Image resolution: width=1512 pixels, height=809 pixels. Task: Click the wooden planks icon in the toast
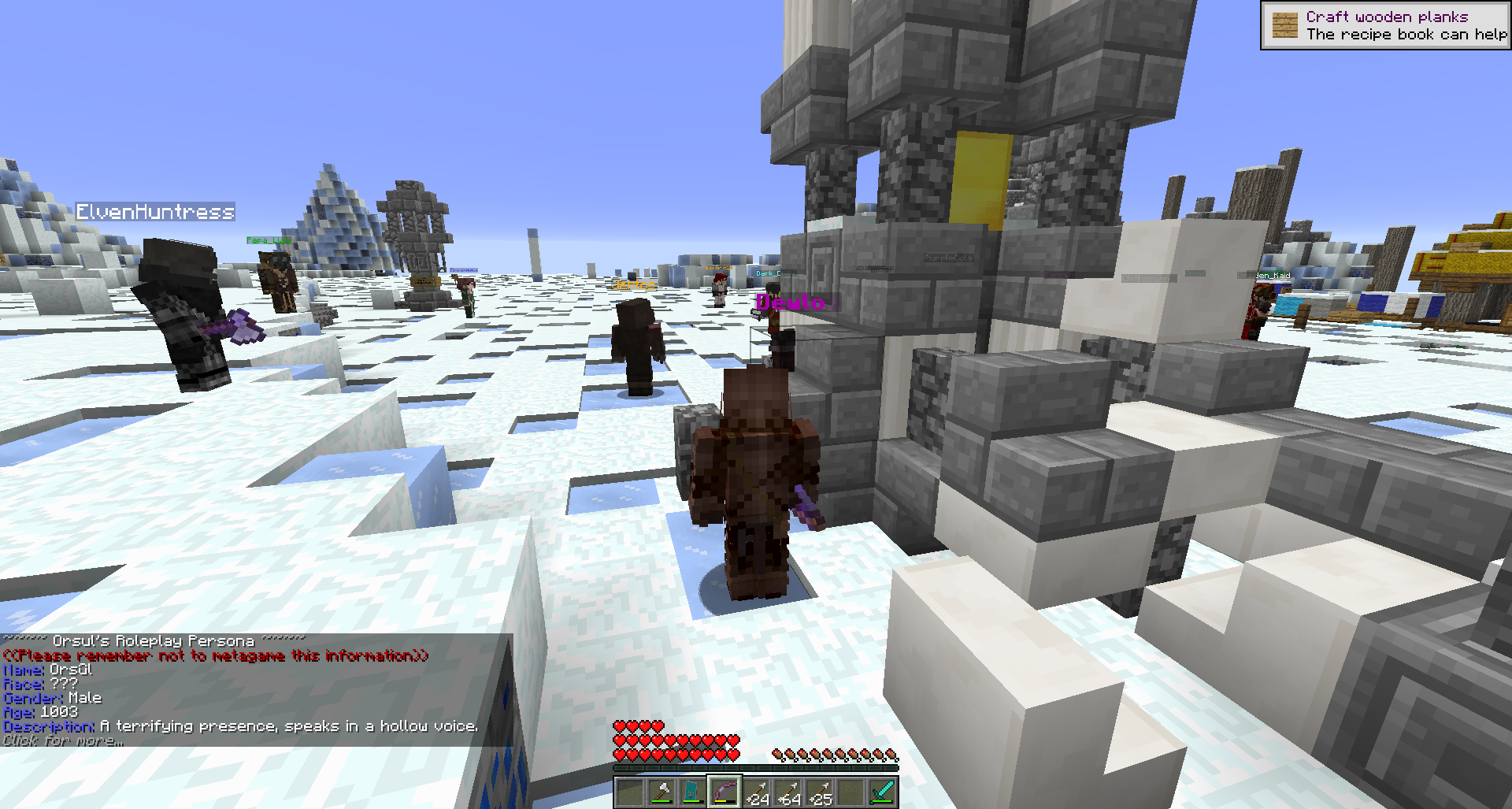point(1284,25)
